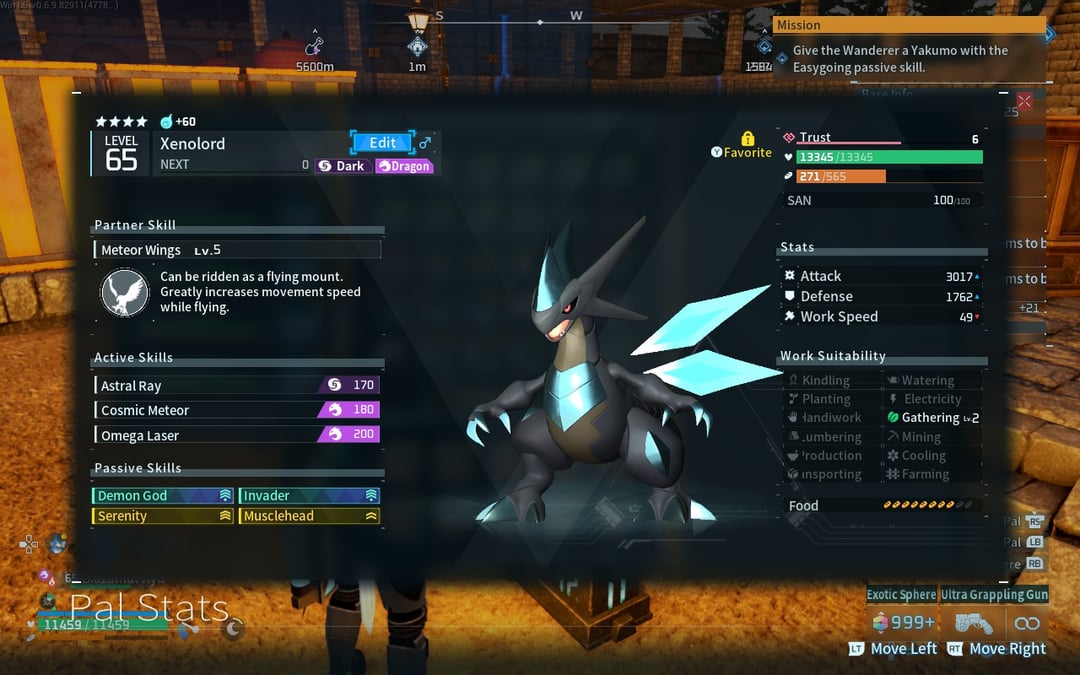Toggle the Favorite lock icon
The height and width of the screenshot is (675, 1080).
pyautogui.click(x=747, y=139)
